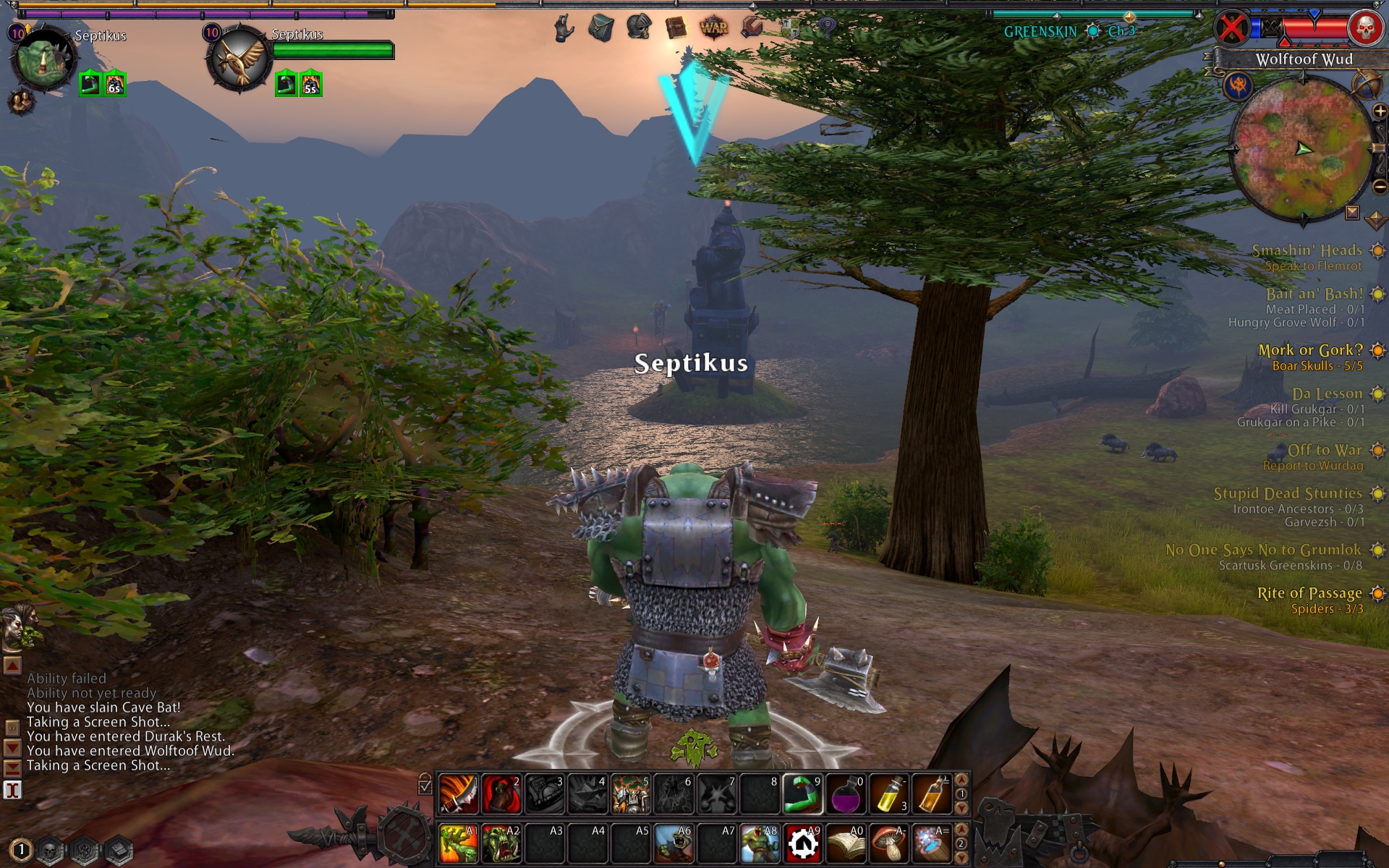Select the Smashin' Heads quest tracker entry
1389x868 pixels.
1307,250
